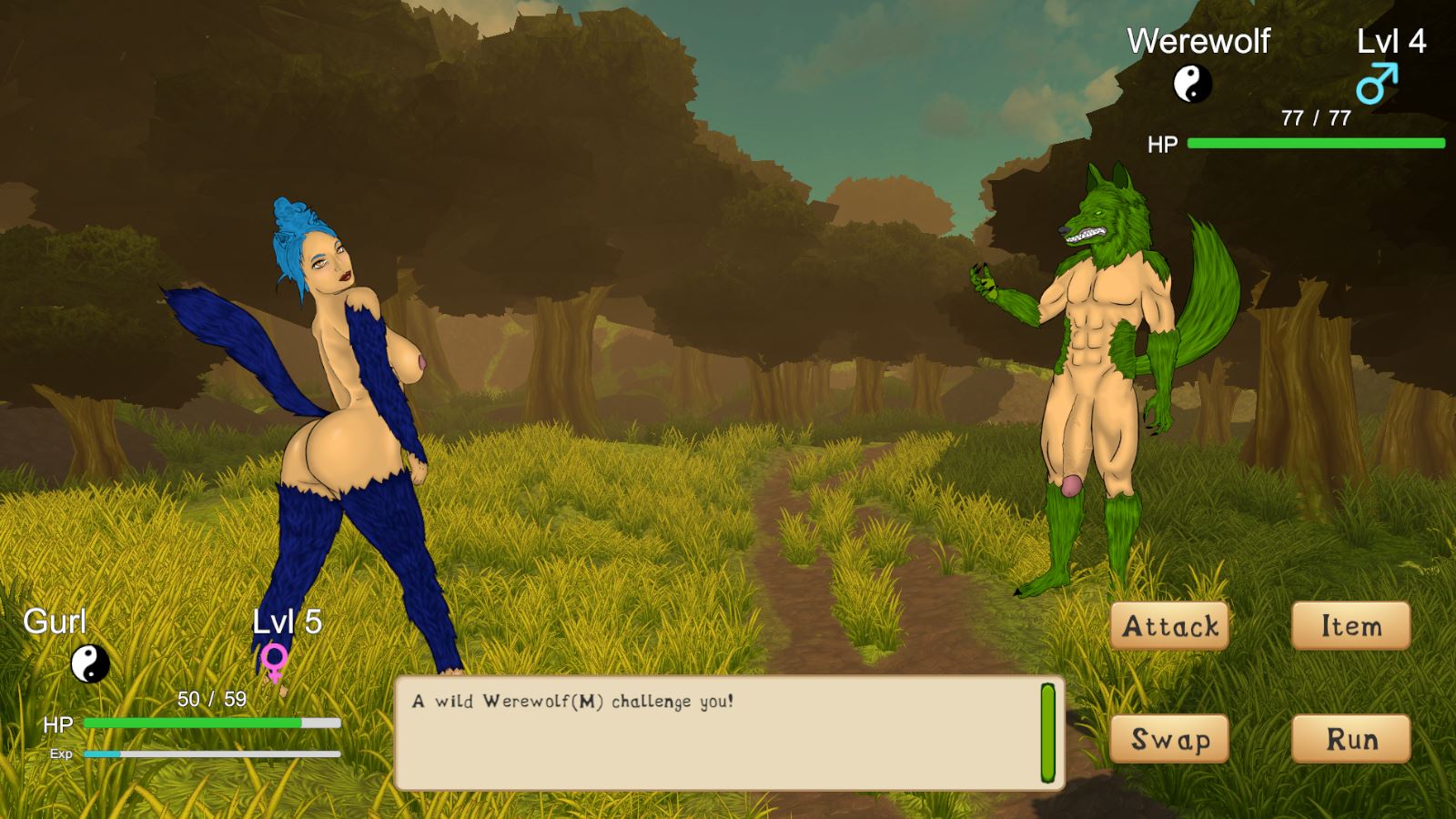Open the Item menu
Screen dimensions: 1456x819
tap(1350, 626)
